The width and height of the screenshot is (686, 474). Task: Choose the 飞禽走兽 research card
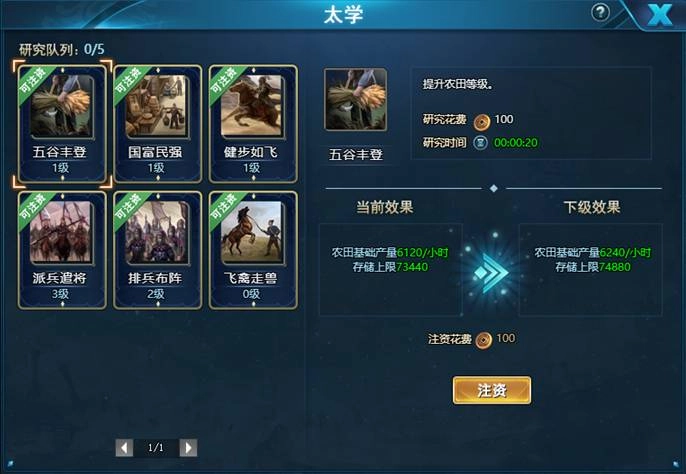[x=253, y=249]
